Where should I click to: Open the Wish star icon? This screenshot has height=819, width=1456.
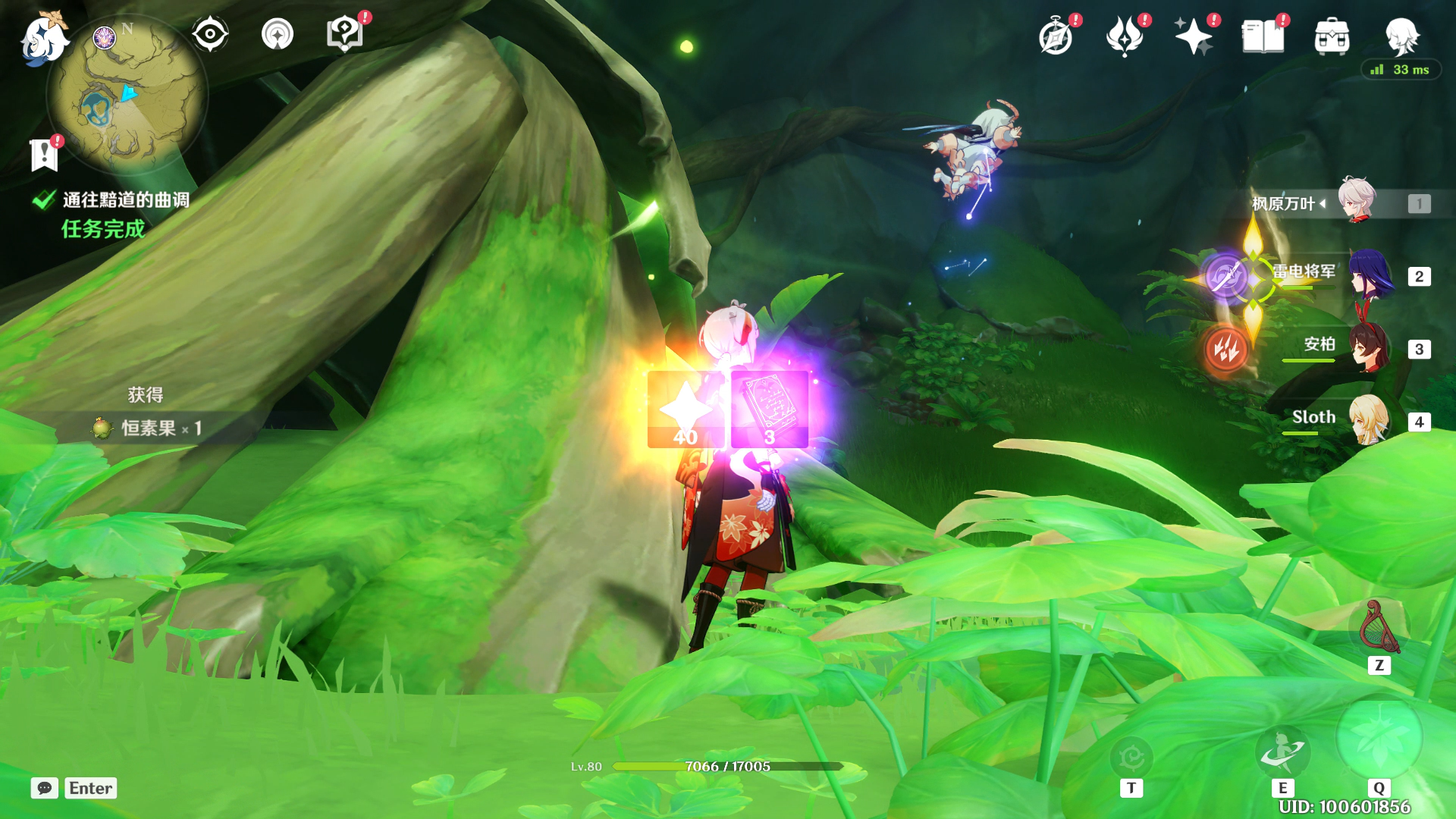tap(1193, 36)
